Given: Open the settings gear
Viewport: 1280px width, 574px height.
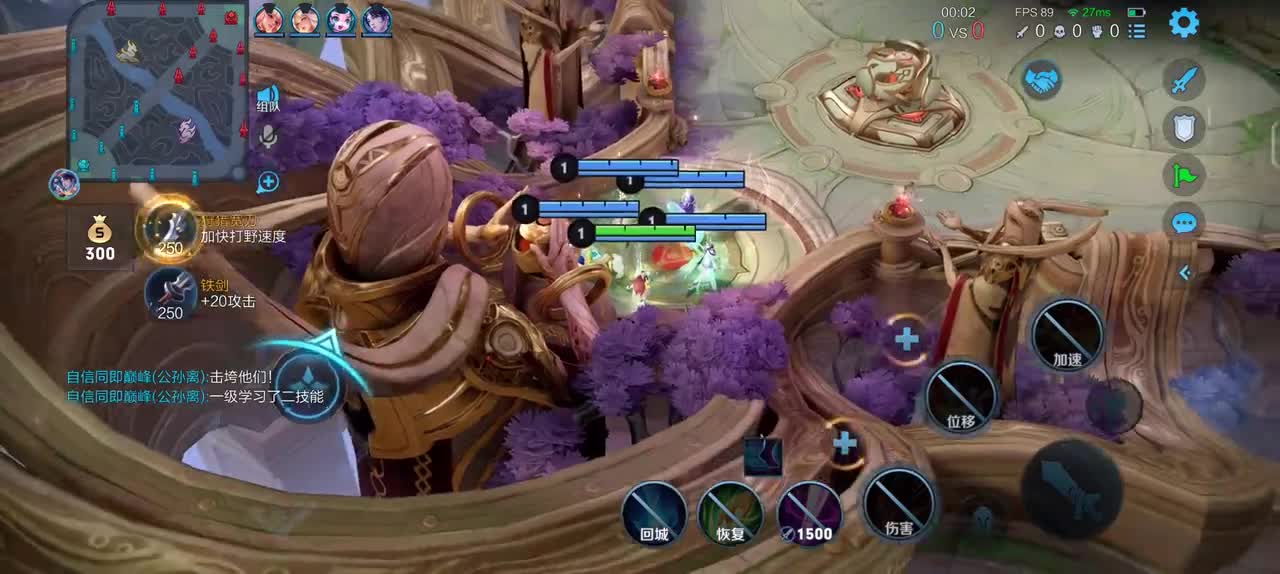Looking at the screenshot, I should [1184, 22].
